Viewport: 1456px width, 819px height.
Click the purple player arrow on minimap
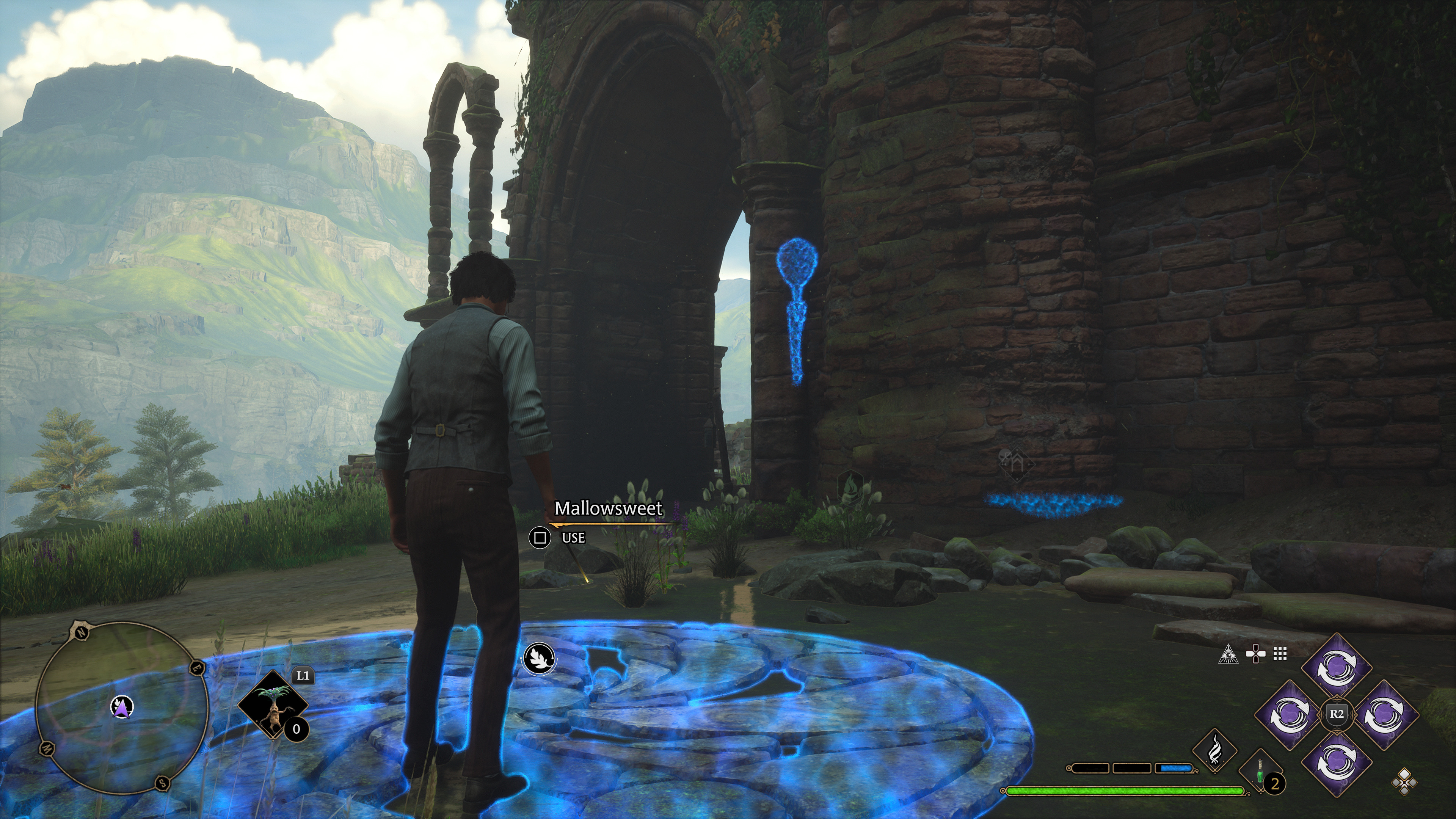(x=121, y=705)
